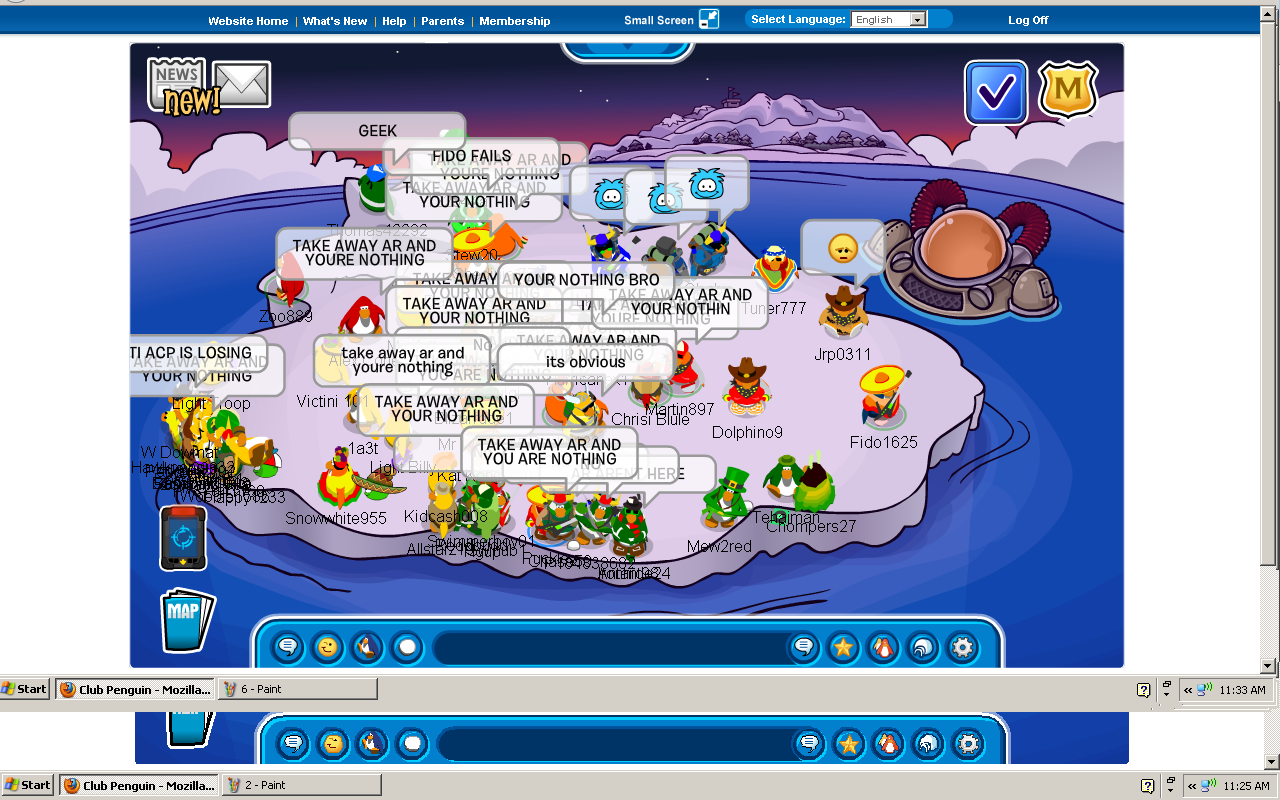Click the blue checkmark icon

pos(996,93)
